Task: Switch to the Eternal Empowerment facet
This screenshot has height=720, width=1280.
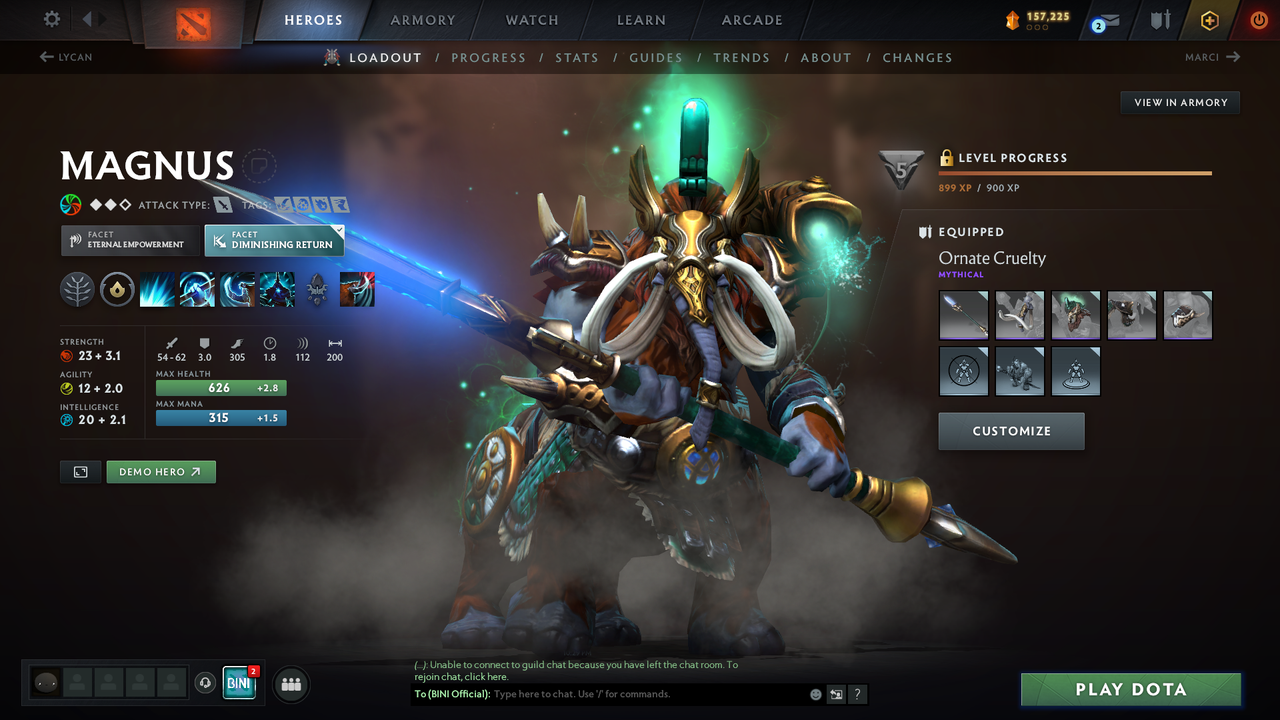Action: 129,240
